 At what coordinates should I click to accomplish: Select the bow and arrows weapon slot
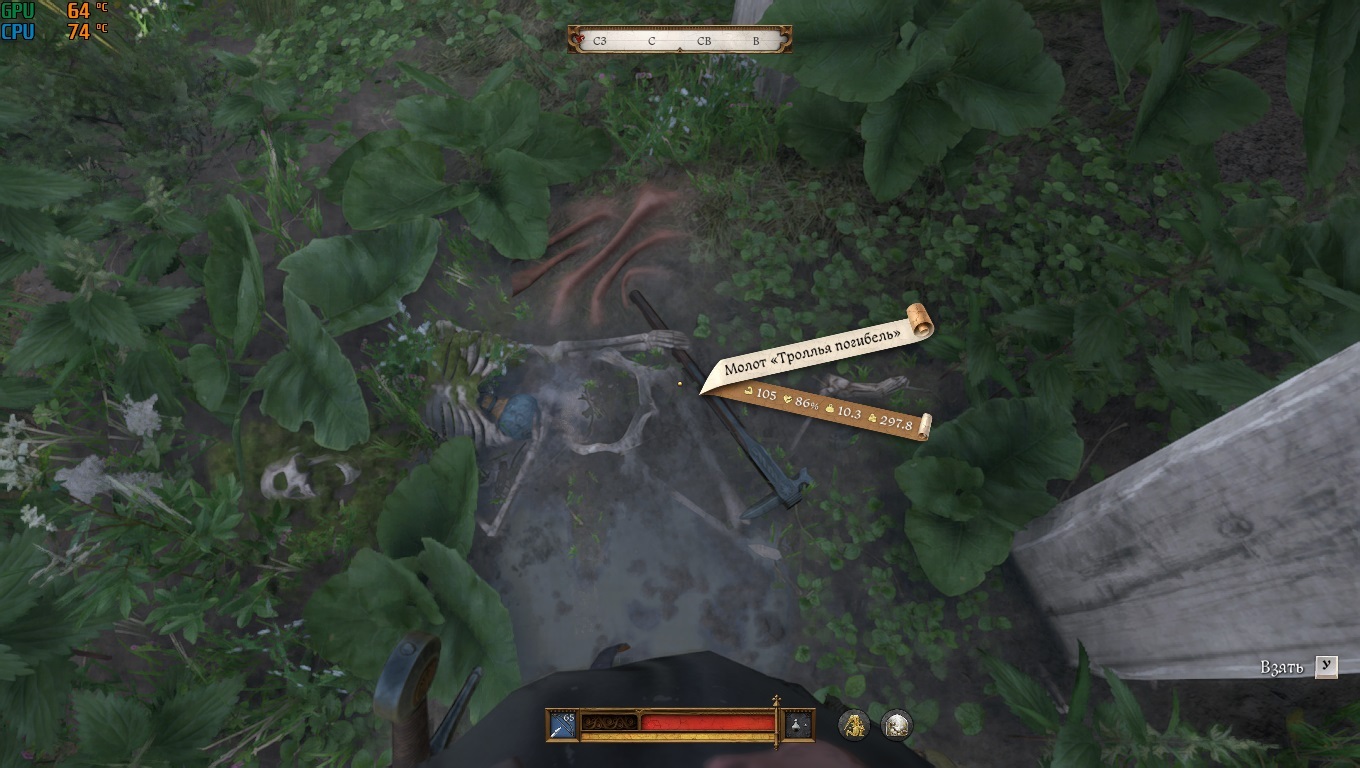562,725
